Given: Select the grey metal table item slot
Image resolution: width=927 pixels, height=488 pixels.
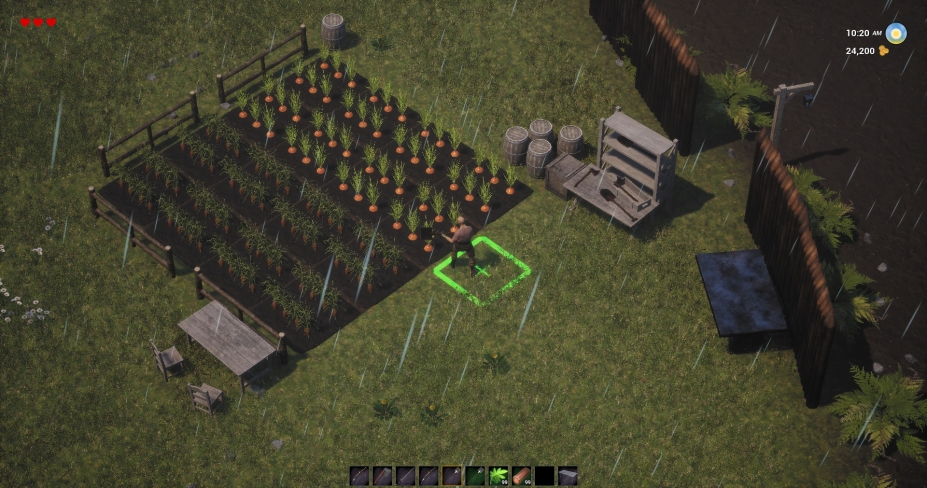Looking at the screenshot, I should [x=567, y=476].
